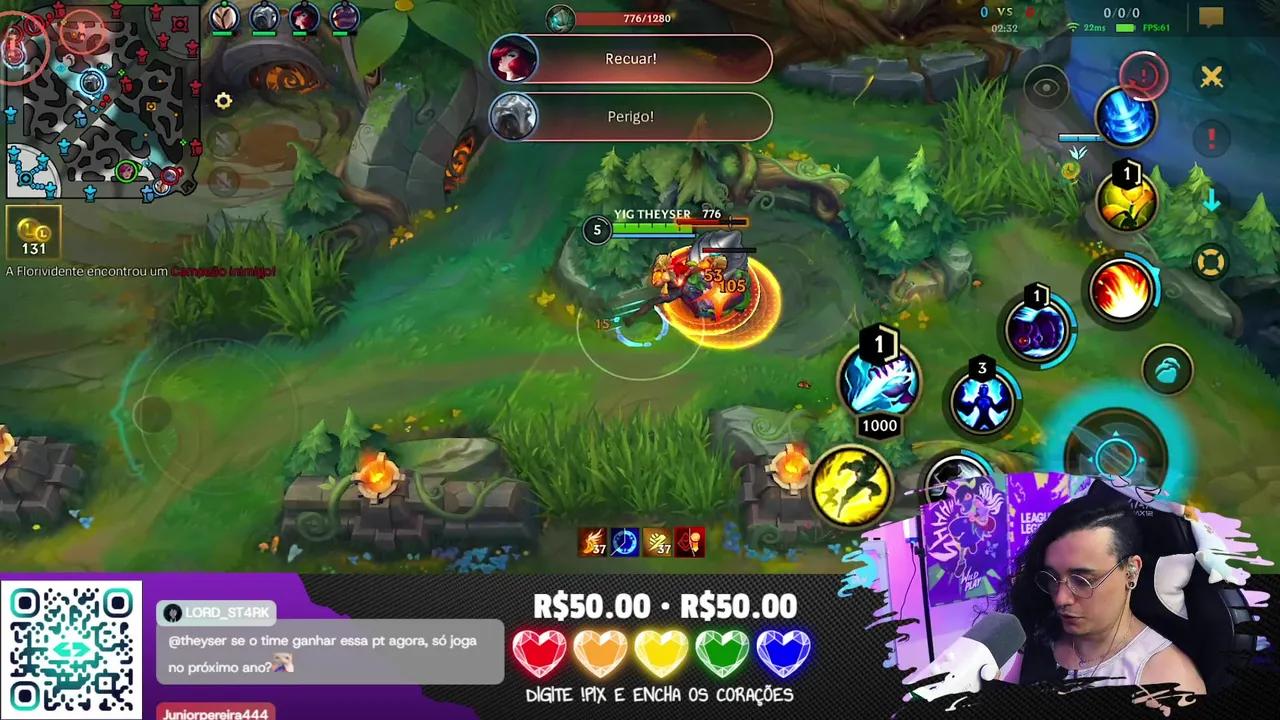Activate the fiery ultimate ability
Image resolution: width=1280 pixels, height=720 pixels.
tap(1122, 291)
